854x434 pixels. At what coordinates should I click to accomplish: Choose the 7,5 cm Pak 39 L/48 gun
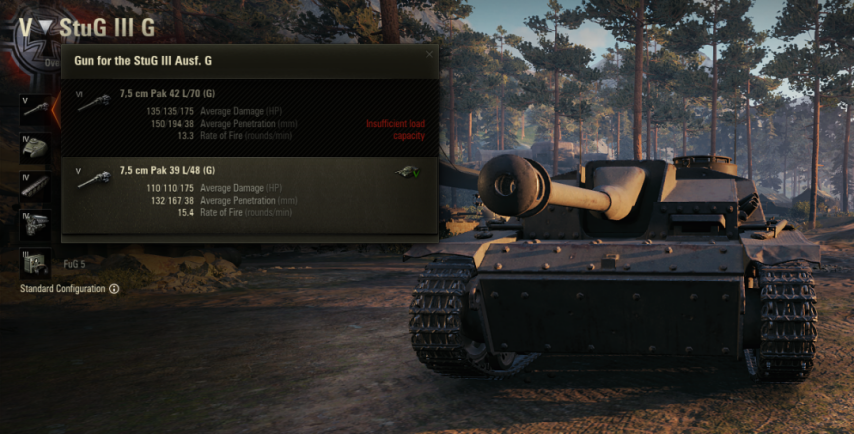pos(250,192)
